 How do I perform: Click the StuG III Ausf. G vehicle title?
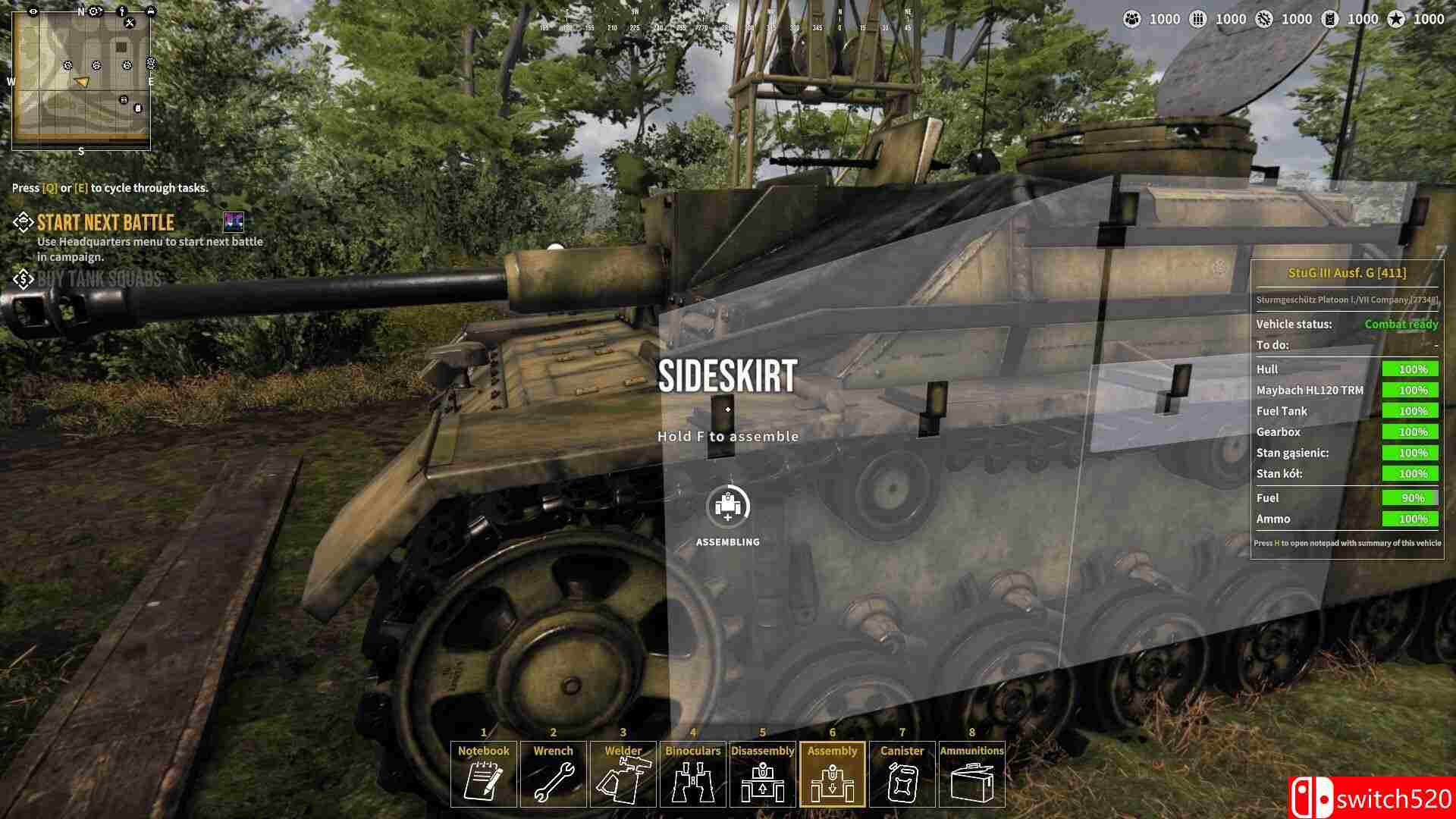1347,273
